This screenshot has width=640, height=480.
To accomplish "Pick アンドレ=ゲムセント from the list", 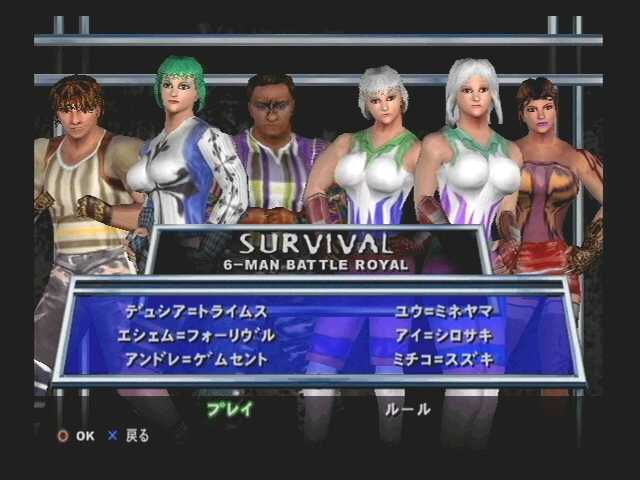I will (x=197, y=359).
